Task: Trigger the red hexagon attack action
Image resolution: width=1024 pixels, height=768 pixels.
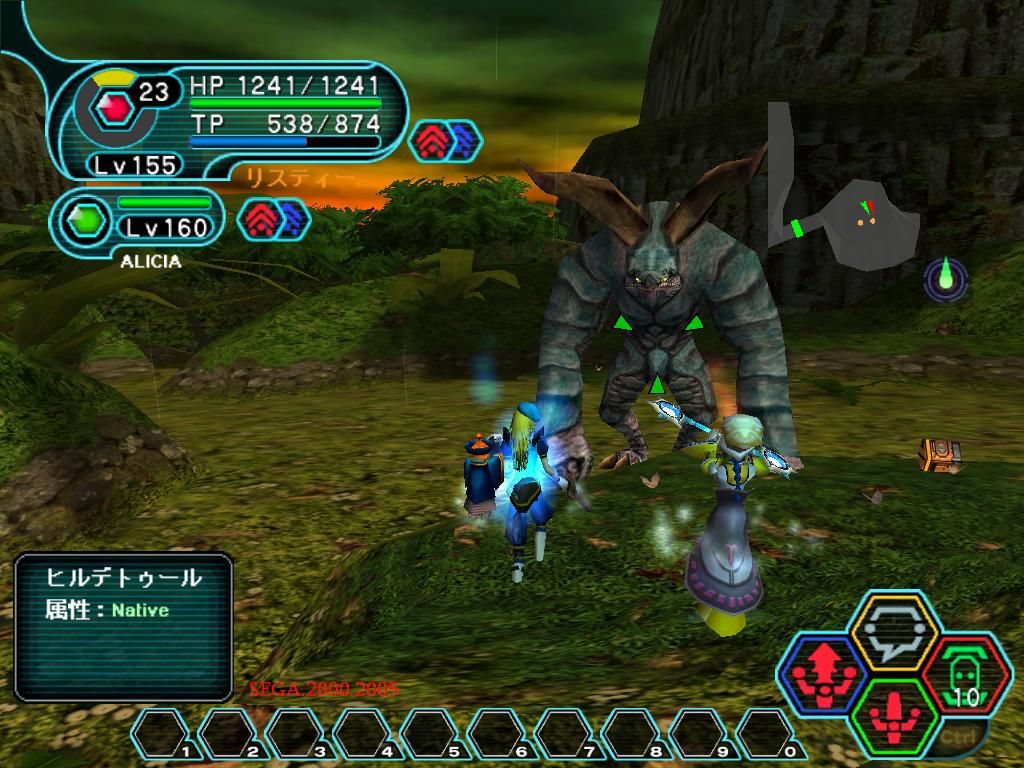Action: (x=892, y=714)
